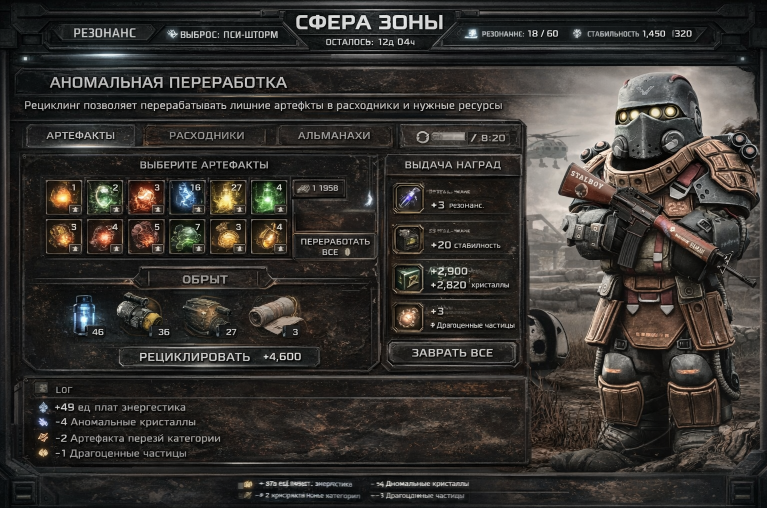Viewport: 767px width, 508px height.
Task: Pick the green artifact with count 2
Action: [x=105, y=196]
